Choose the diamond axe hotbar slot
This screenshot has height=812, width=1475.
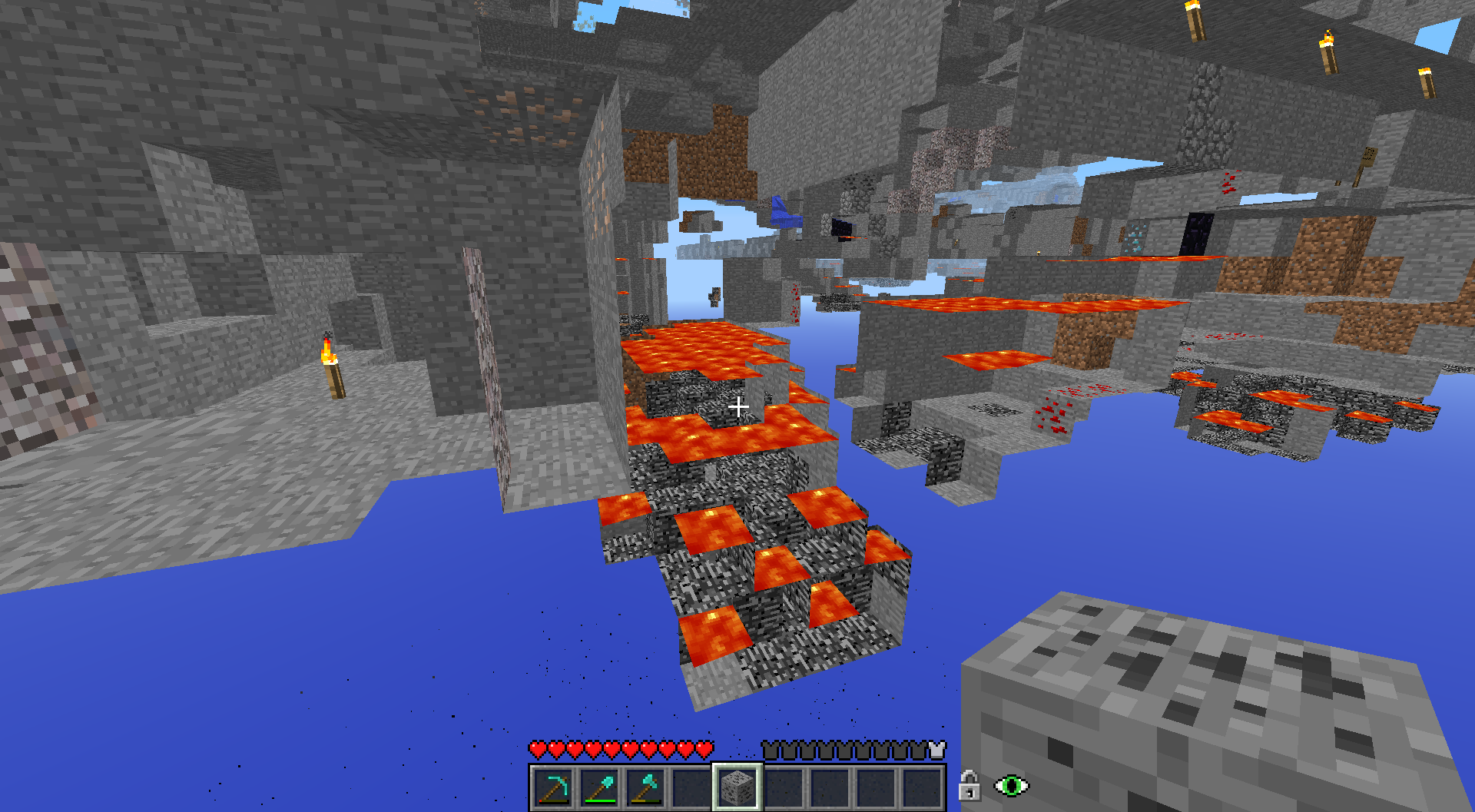pos(645,787)
